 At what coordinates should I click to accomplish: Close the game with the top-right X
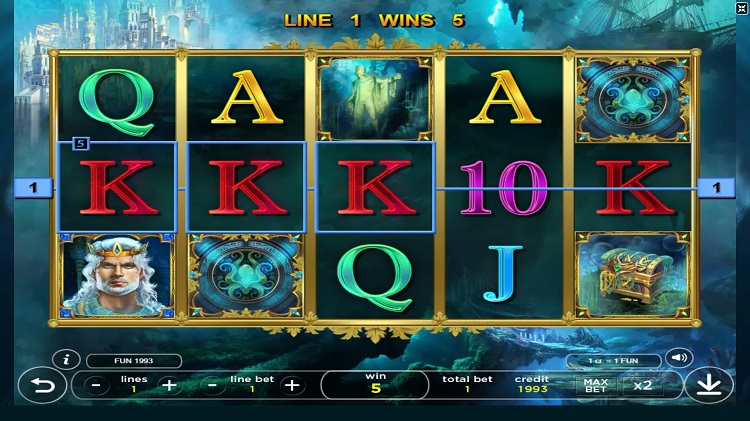tap(740, 9)
